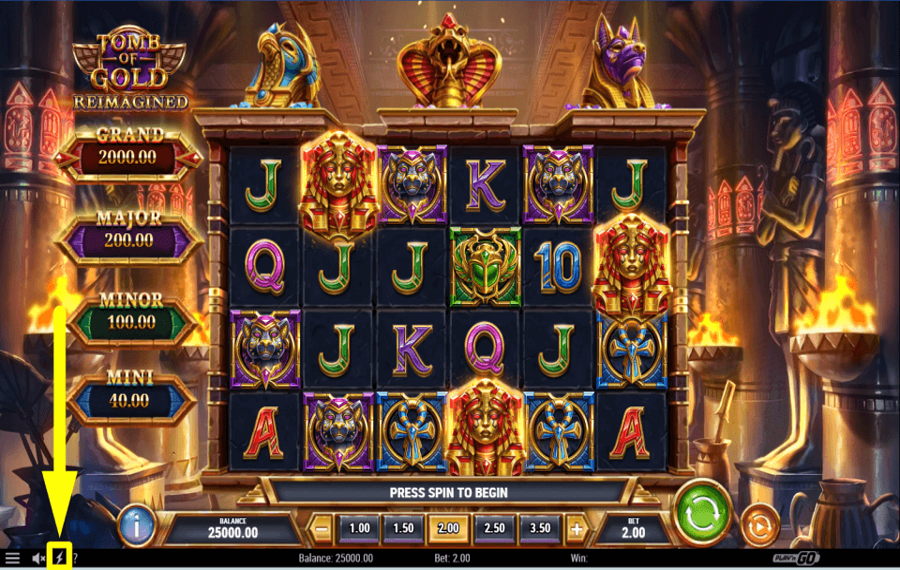Select the highlighted 2.00 bet value
The image size is (900, 570).
[x=449, y=527]
